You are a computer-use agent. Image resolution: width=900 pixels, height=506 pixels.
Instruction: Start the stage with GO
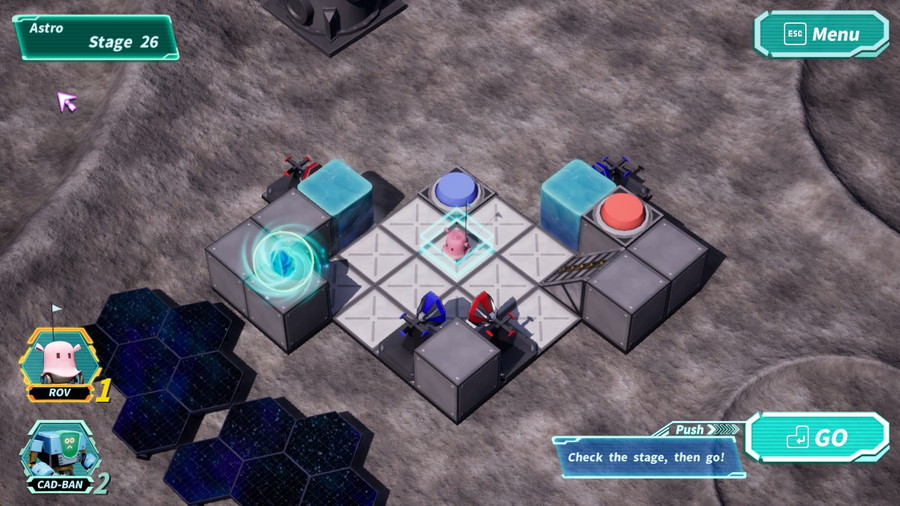pyautogui.click(x=817, y=438)
